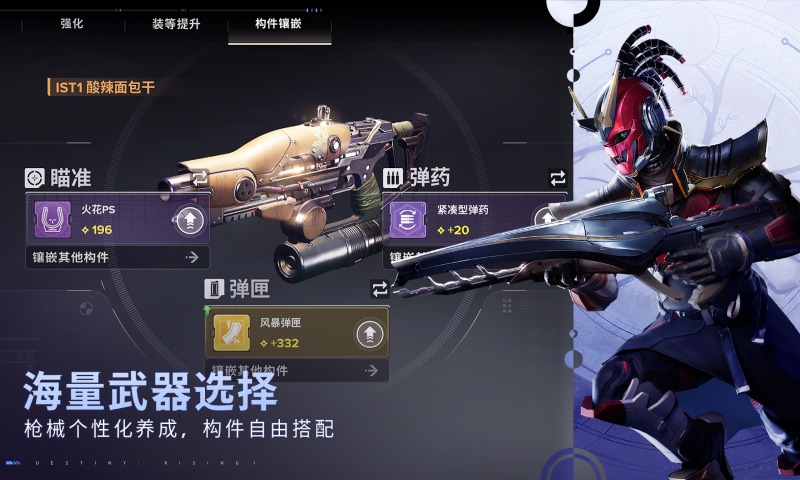Switch to the 强化 tab
The height and width of the screenshot is (480, 800).
click(x=71, y=22)
